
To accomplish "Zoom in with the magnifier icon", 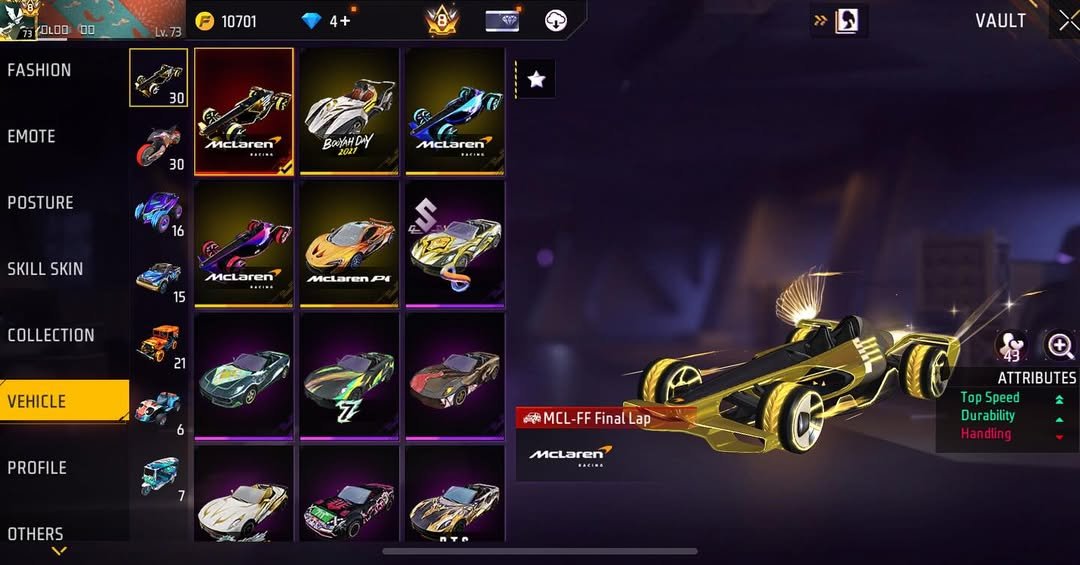I will 1060,346.
